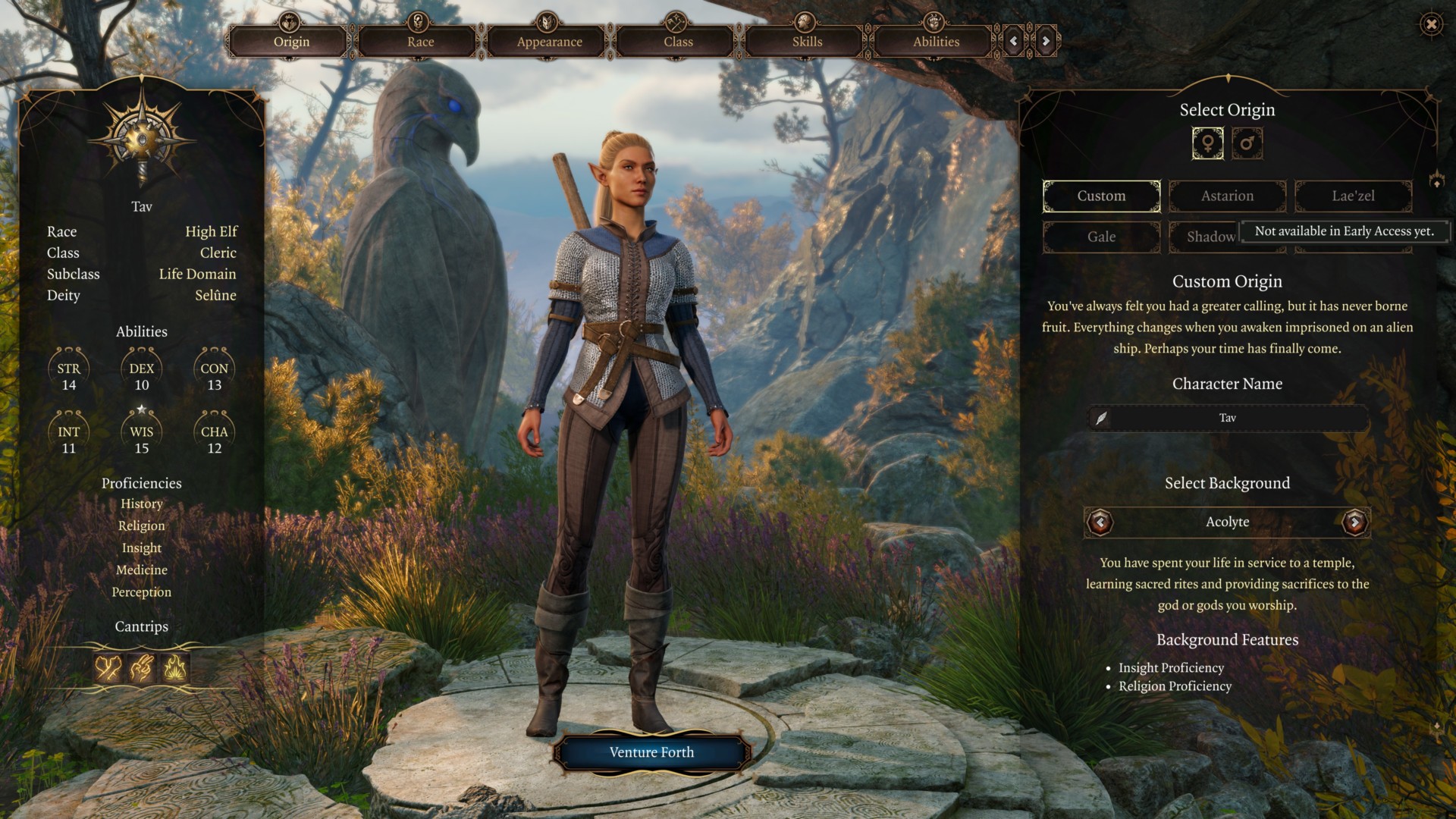Select the Custom origin
This screenshot has height=819, width=1456.
coord(1101,196)
